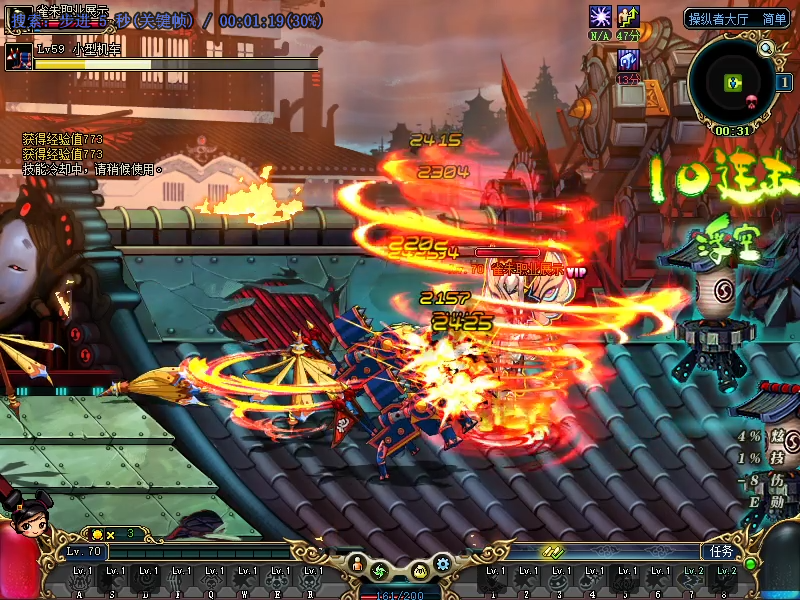800x600 pixels.
Task: Select the blue mech buff icon
Action: click(627, 61)
